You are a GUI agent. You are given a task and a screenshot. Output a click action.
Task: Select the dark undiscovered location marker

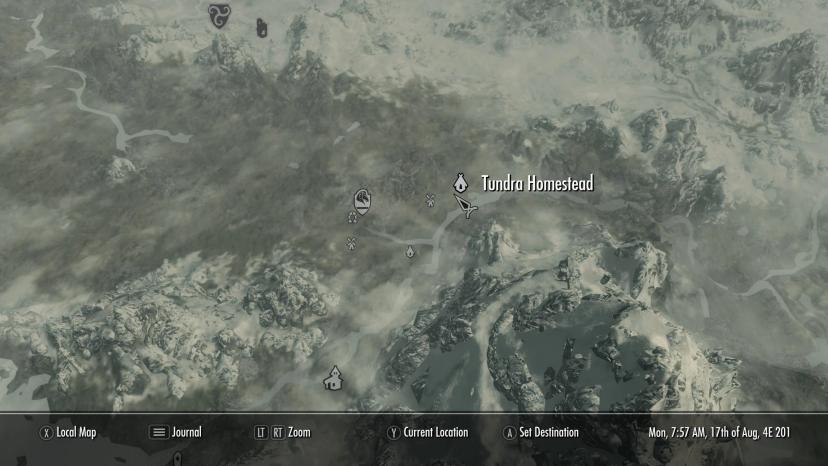tap(262, 28)
